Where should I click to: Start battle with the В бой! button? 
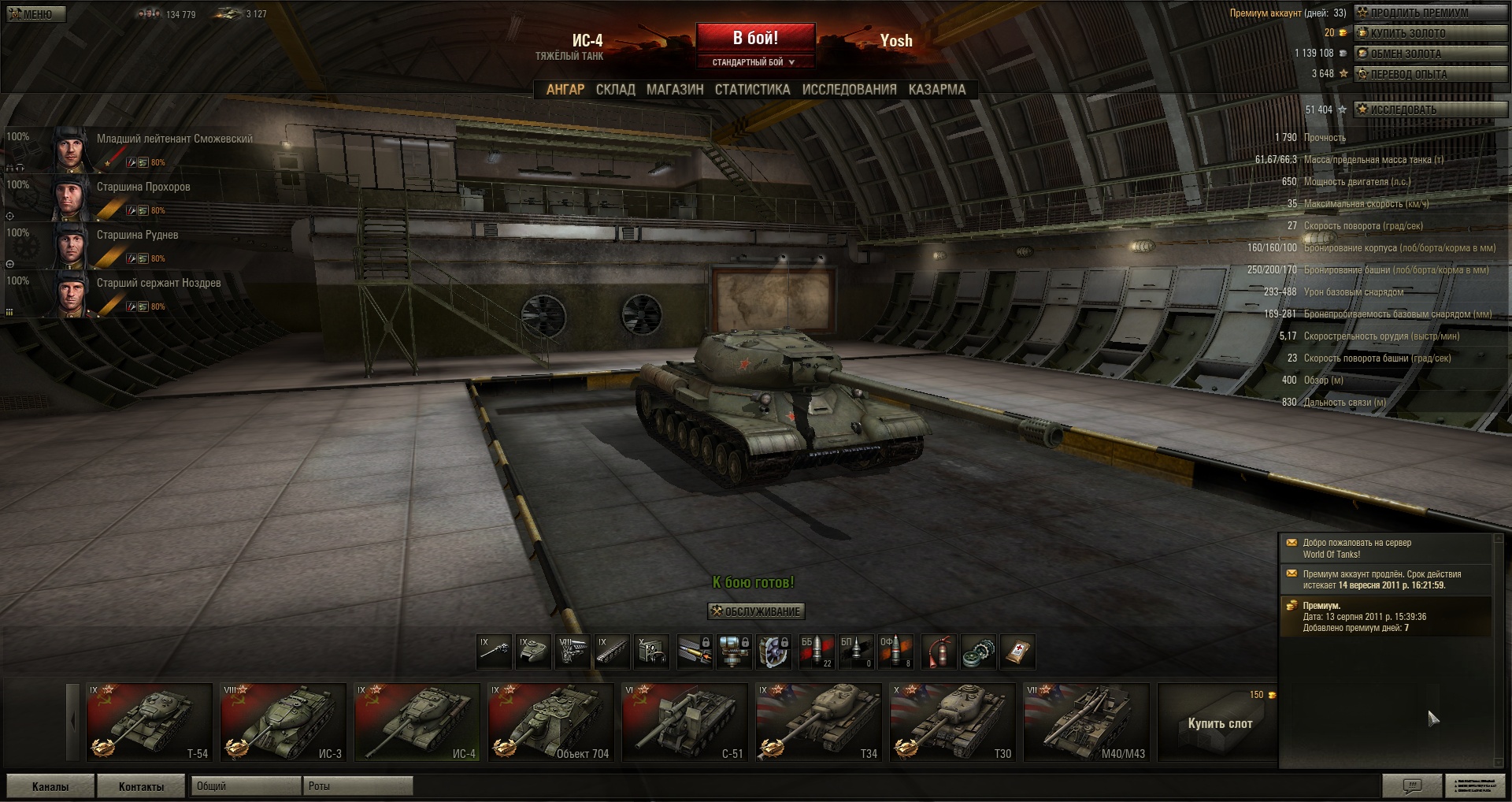pyautogui.click(x=755, y=38)
